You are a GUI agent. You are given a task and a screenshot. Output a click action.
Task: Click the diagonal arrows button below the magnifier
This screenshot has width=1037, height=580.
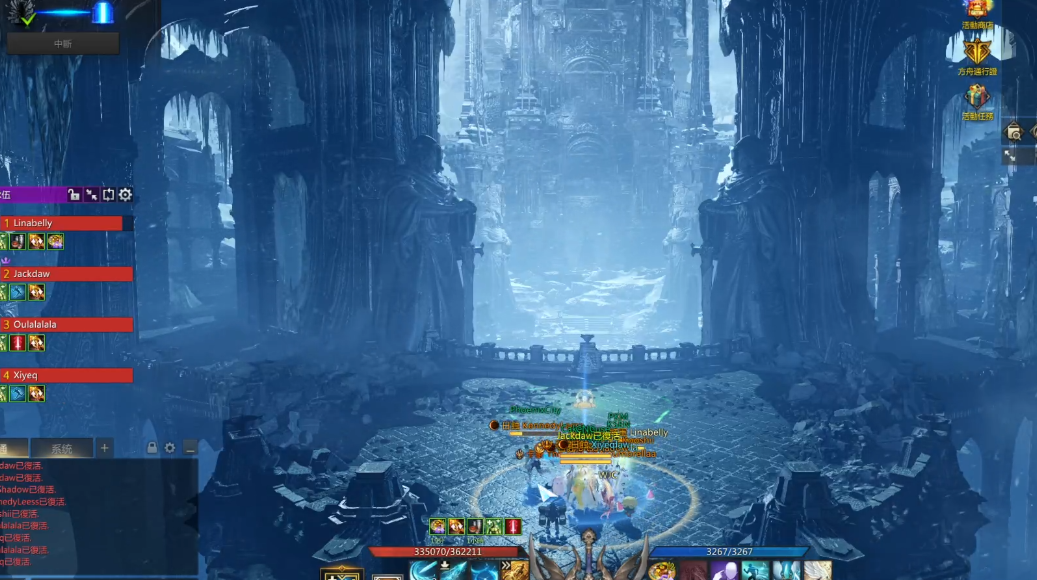[x=1010, y=156]
